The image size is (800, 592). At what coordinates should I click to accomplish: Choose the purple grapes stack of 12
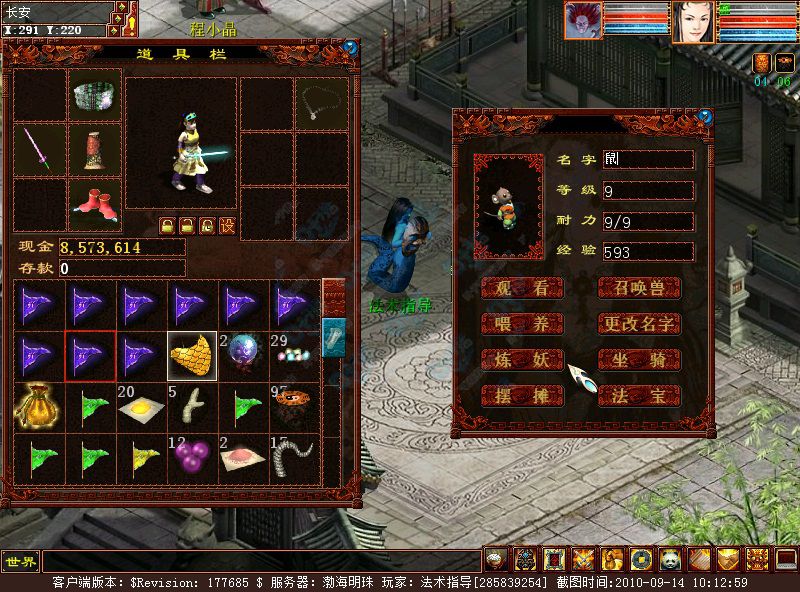point(192,457)
